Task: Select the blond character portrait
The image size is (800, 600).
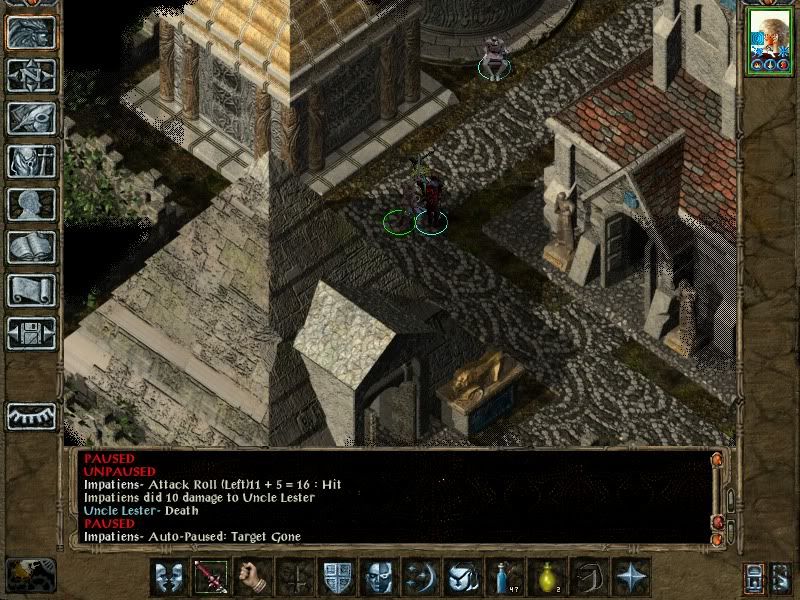Action: (x=769, y=38)
